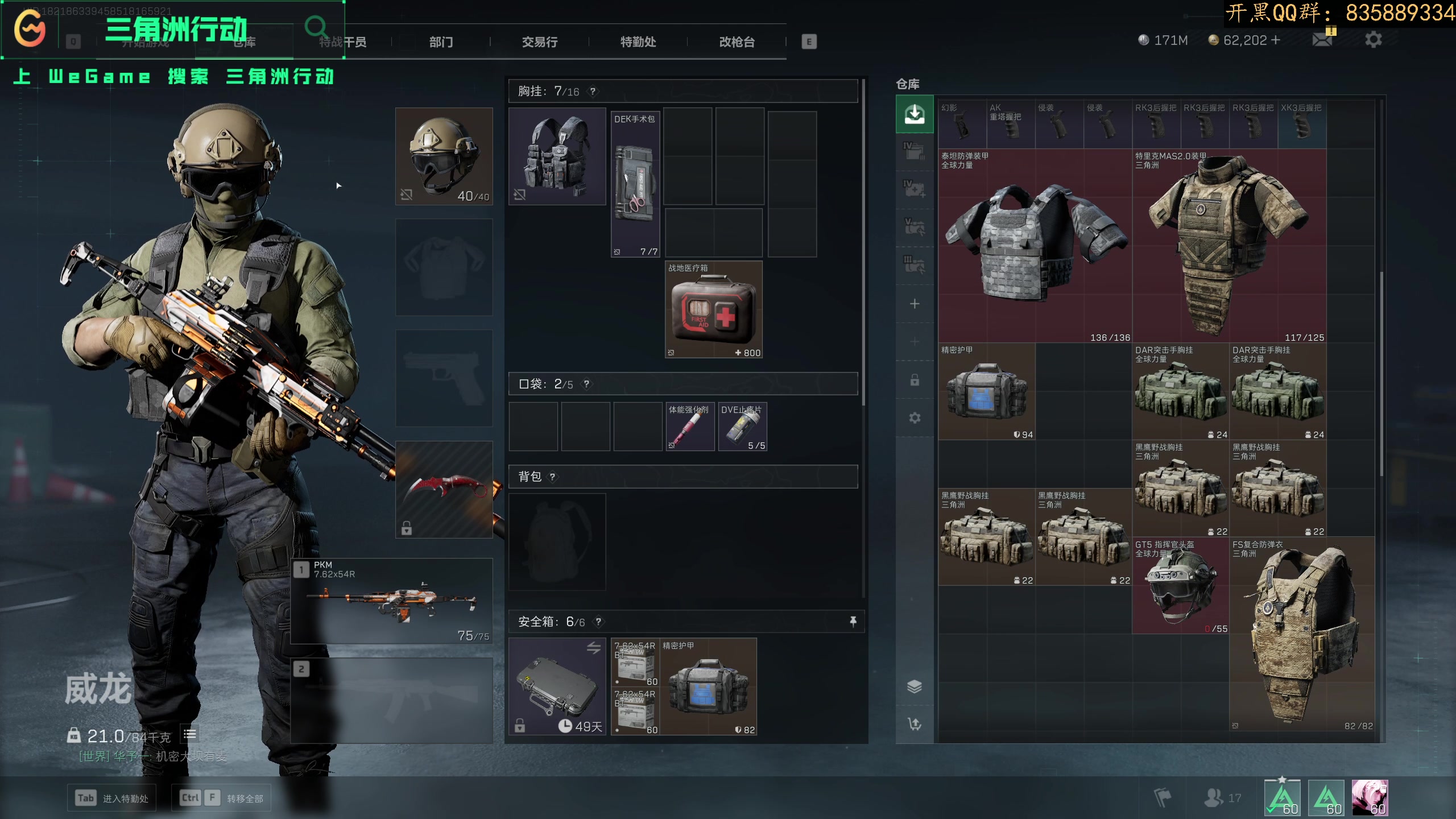Screen dimensions: 1456x819
Task: Go to the 特勤处 tab
Action: tap(638, 42)
